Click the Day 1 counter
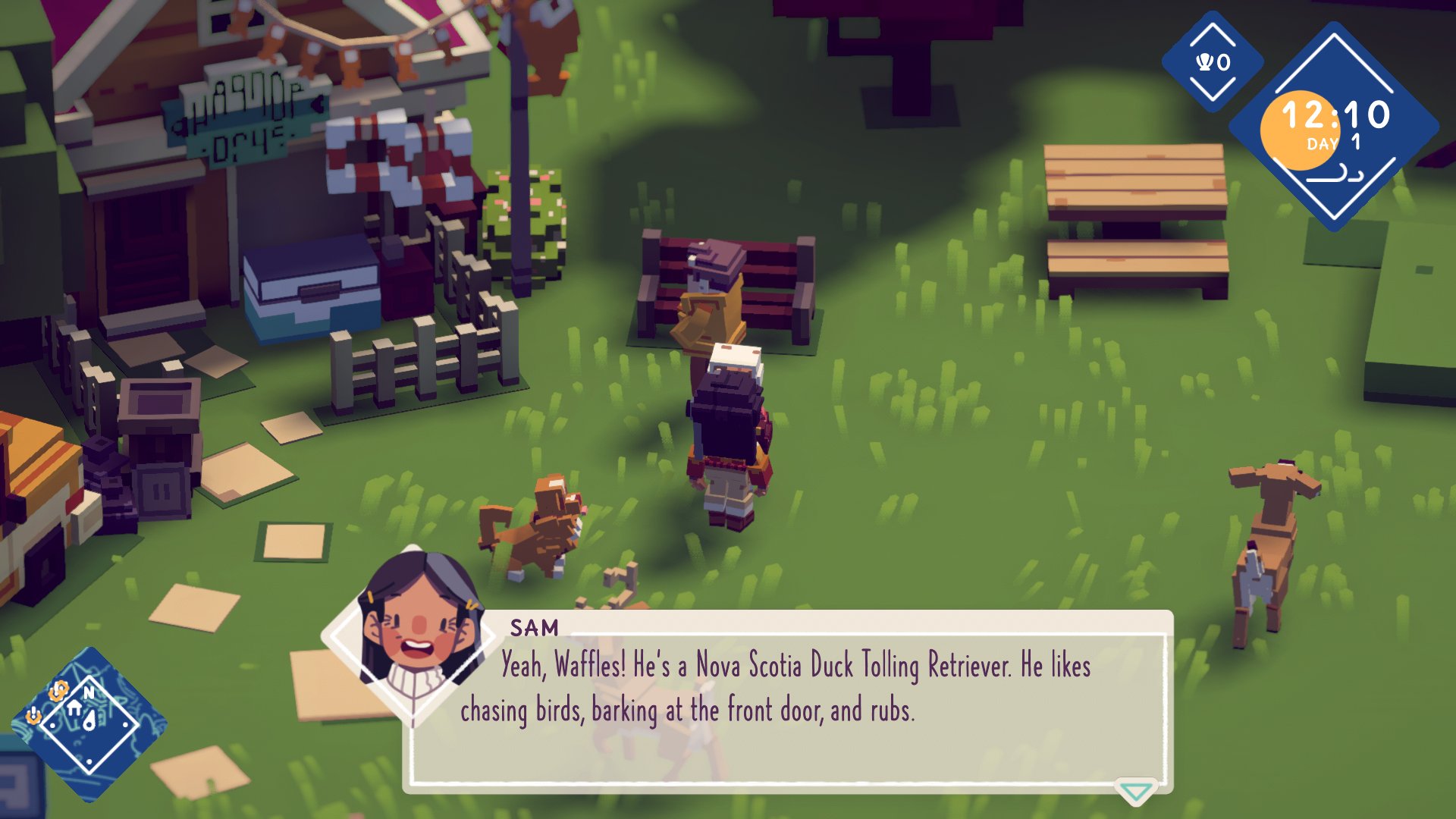 point(1332,143)
